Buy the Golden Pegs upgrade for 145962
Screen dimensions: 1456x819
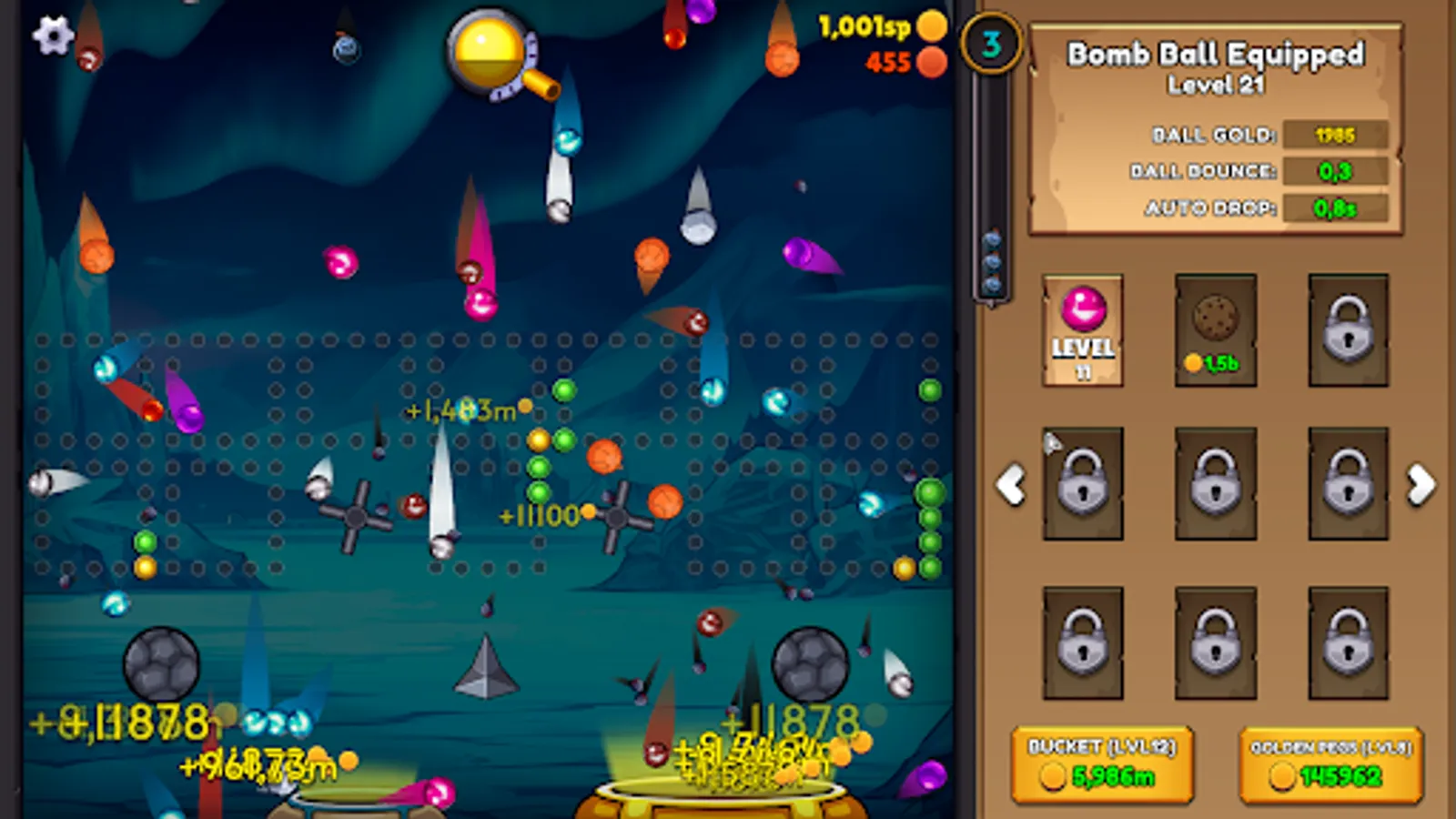point(1328,764)
